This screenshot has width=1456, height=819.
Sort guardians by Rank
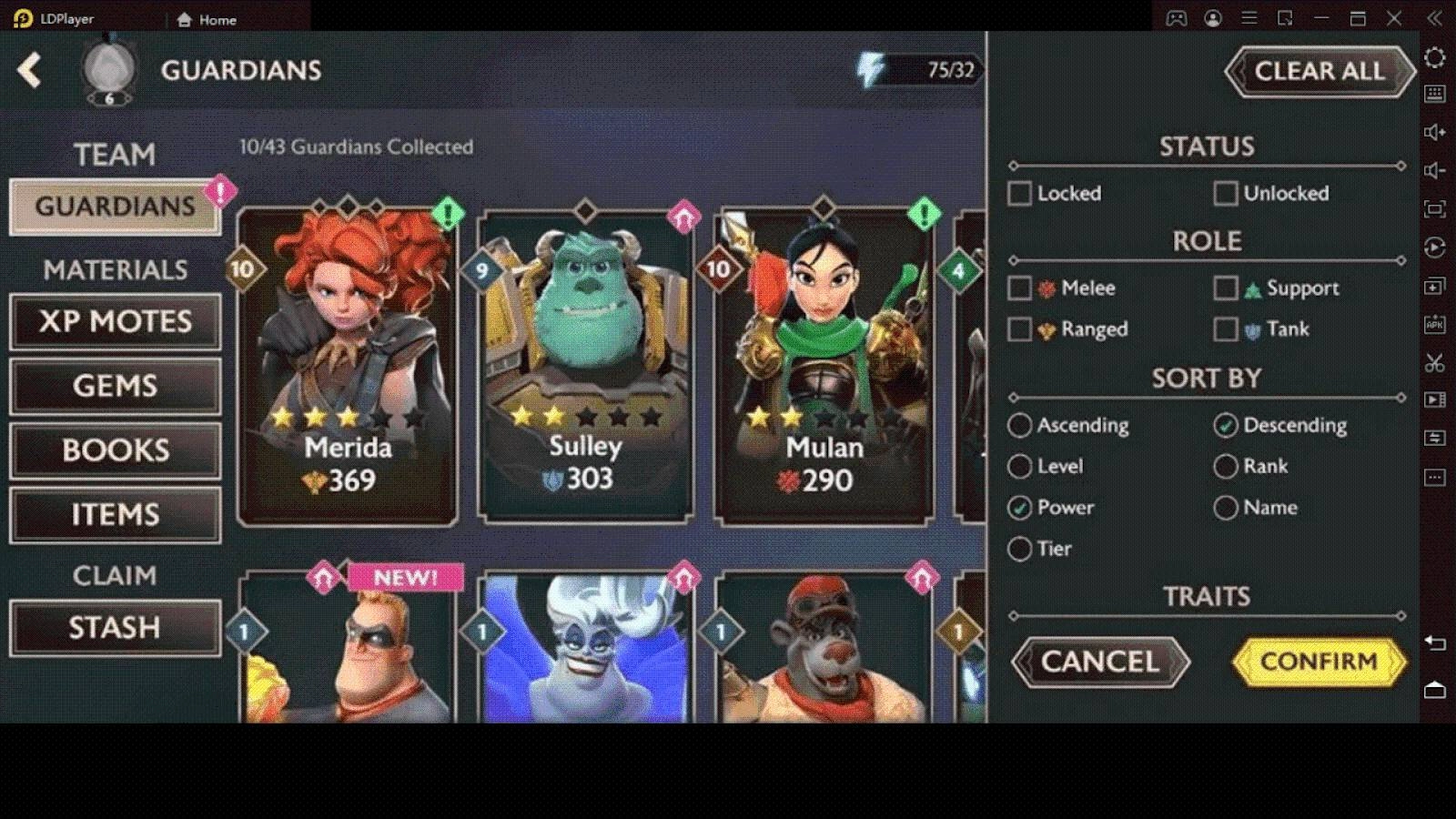[x=1226, y=466]
